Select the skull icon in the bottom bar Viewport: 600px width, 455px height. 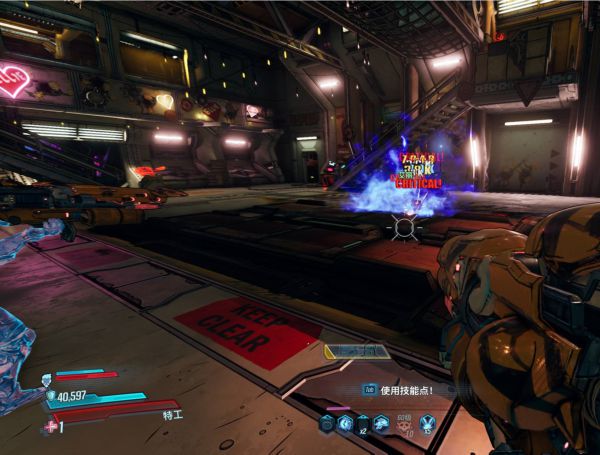tap(404, 423)
